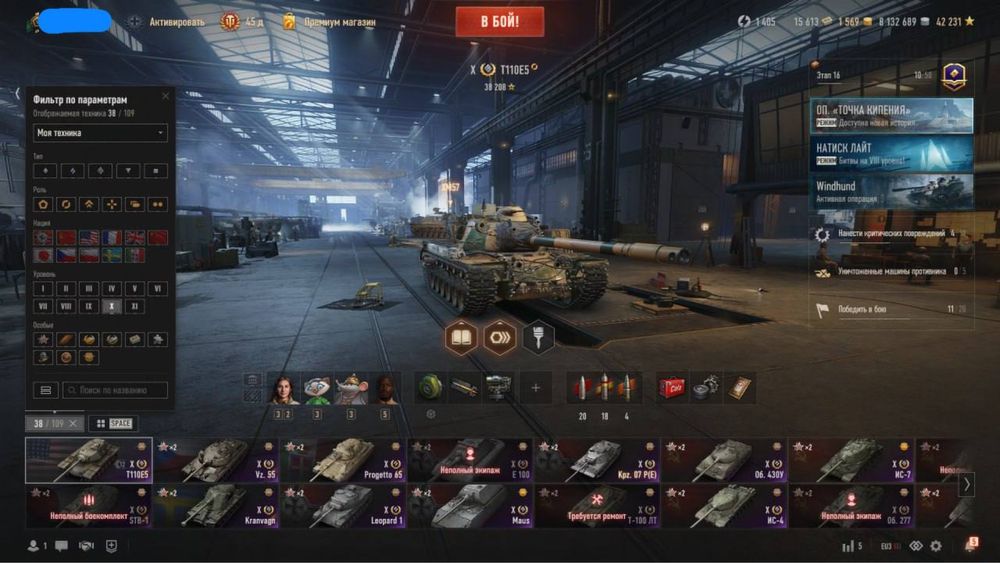The image size is (1000, 563).
Task: Filter vehicles by the French flag
Action: 112,238
